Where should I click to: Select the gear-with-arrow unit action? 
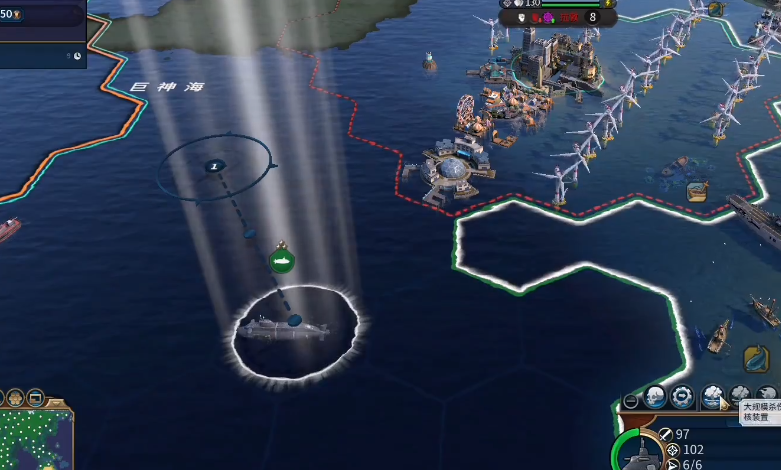pos(682,396)
